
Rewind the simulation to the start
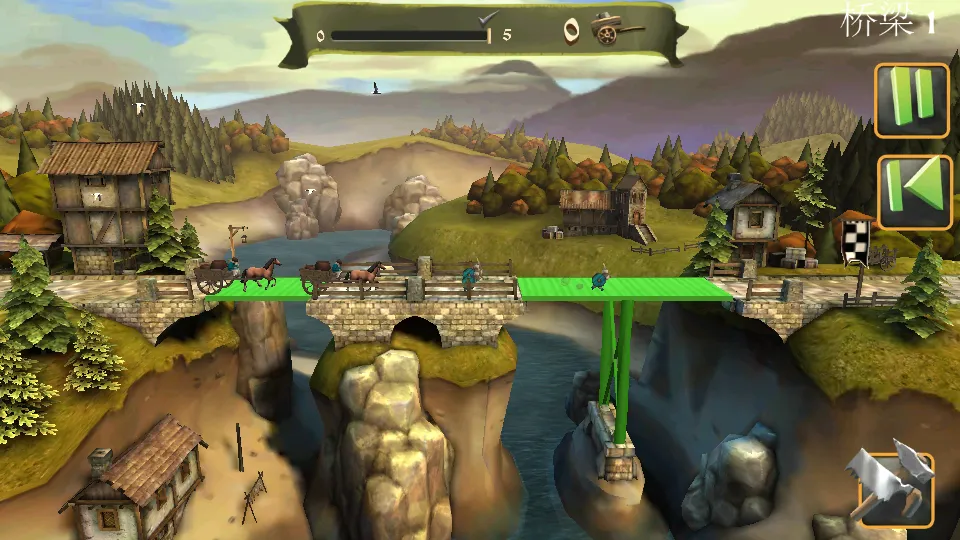tap(914, 192)
